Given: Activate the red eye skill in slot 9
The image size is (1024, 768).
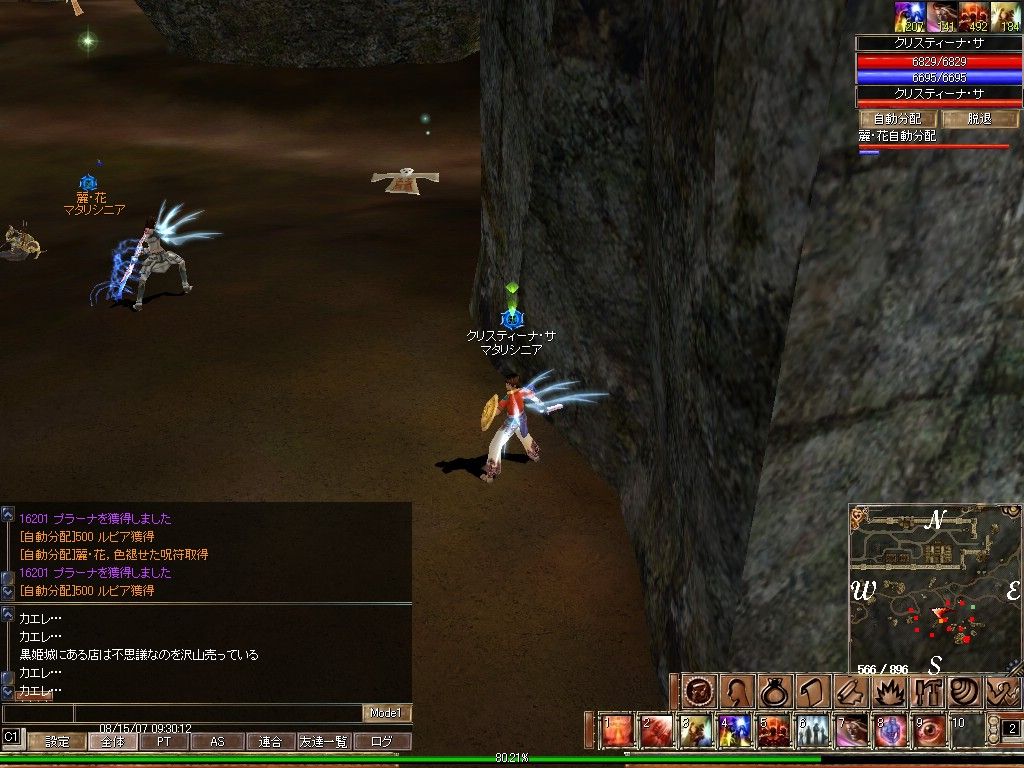Looking at the screenshot, I should pos(929,731).
